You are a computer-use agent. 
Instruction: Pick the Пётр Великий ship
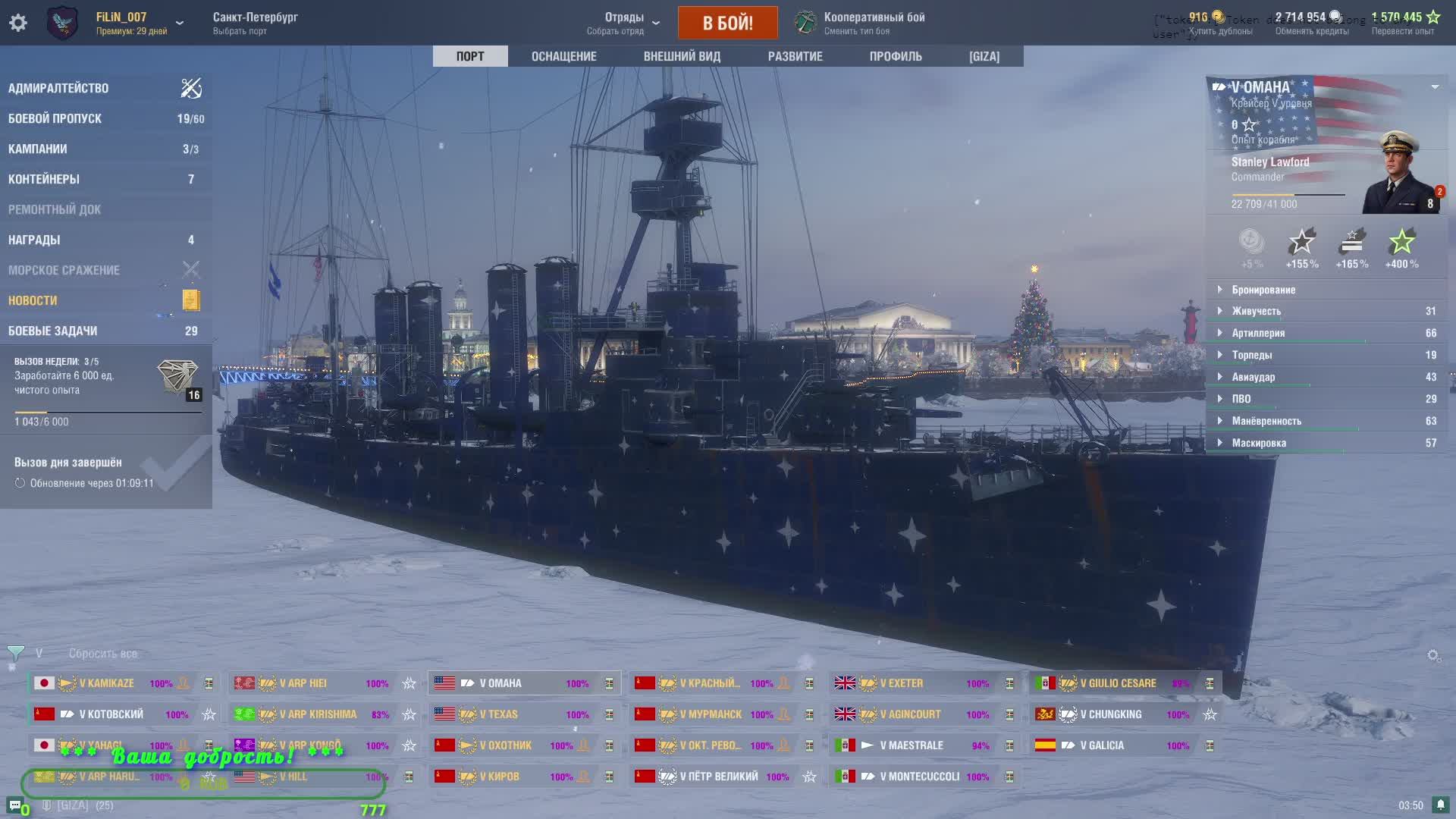pos(718,777)
